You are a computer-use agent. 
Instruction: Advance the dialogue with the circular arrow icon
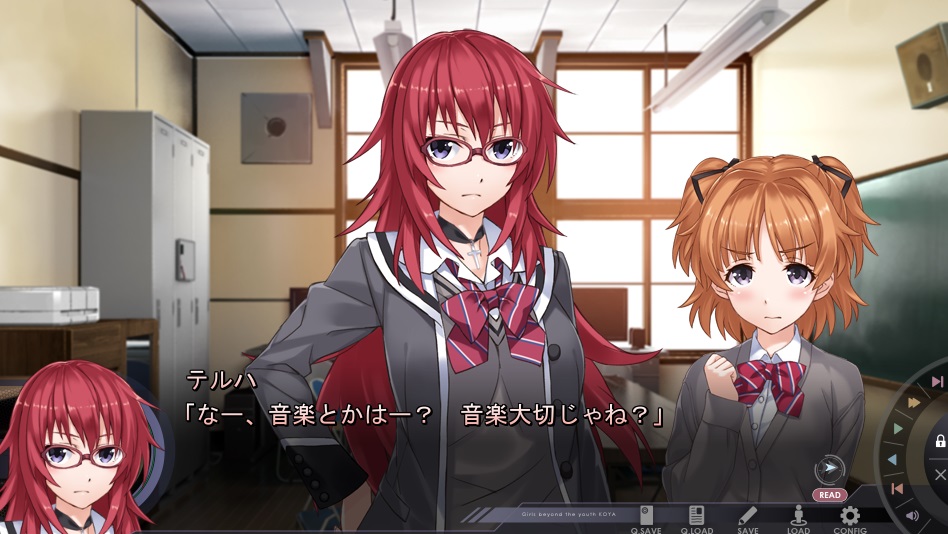(x=829, y=470)
